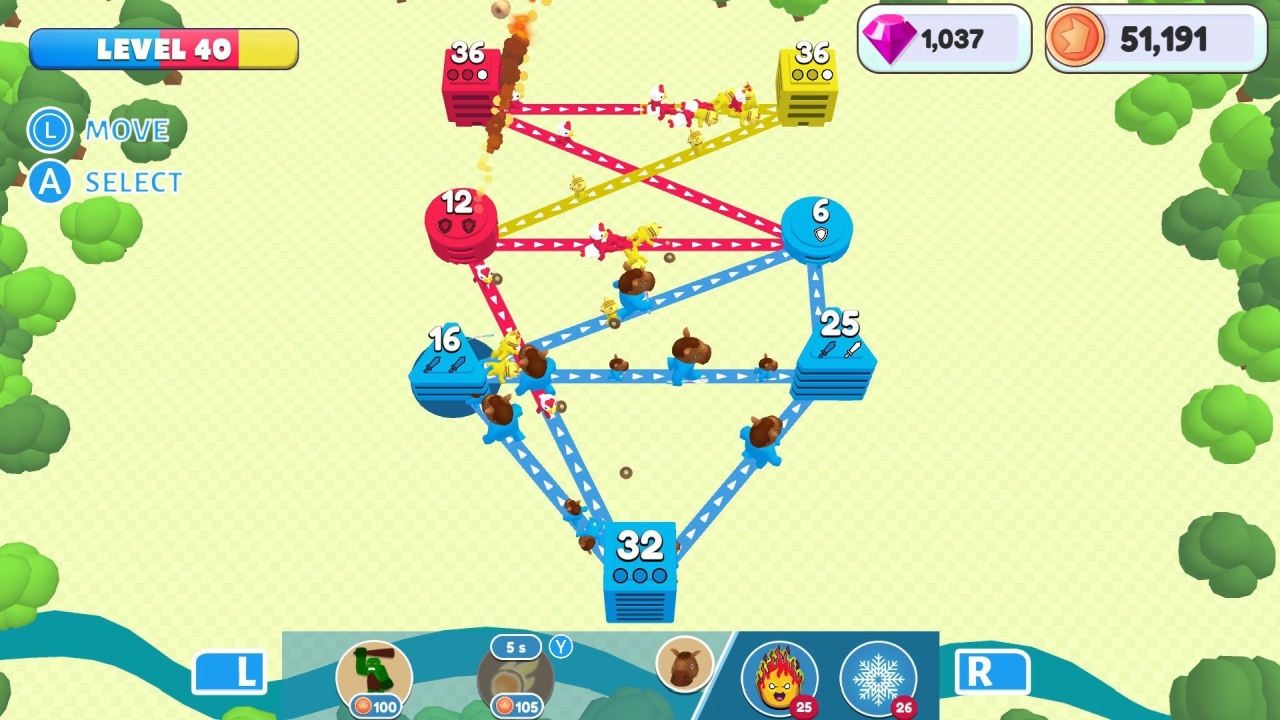The width and height of the screenshot is (1280, 720).
Task: Click the LEVEL 40 banner
Action: click(x=165, y=46)
